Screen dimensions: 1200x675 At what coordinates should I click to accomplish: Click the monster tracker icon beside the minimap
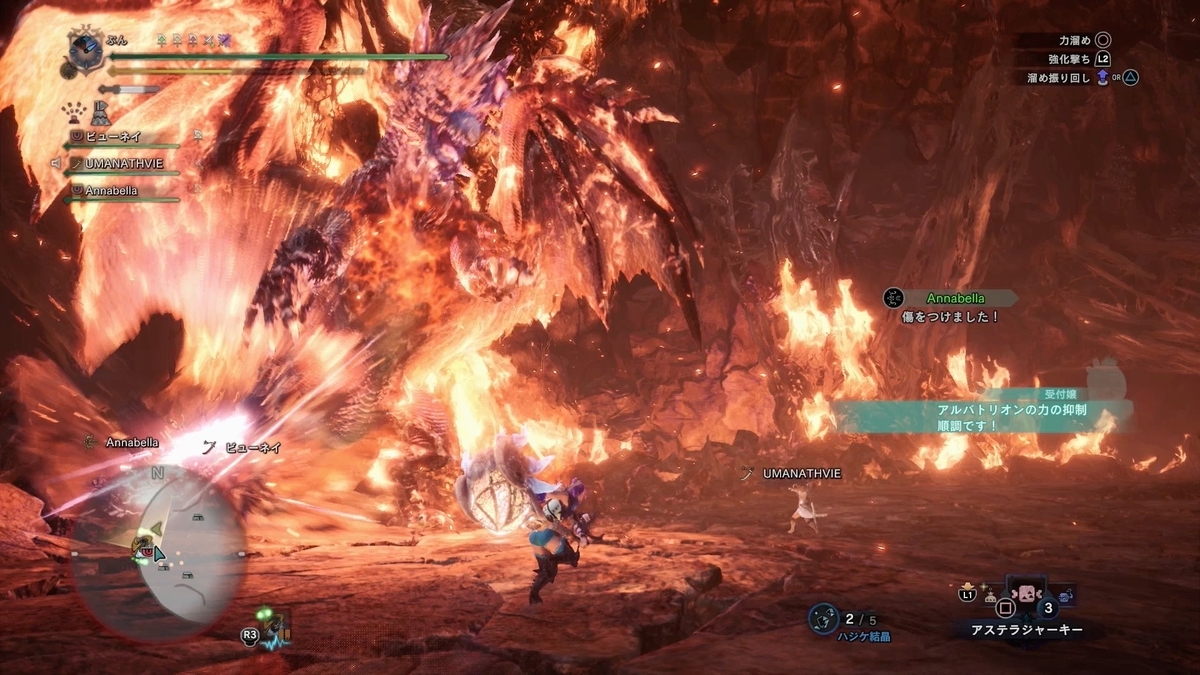pyautogui.click(x=267, y=628)
